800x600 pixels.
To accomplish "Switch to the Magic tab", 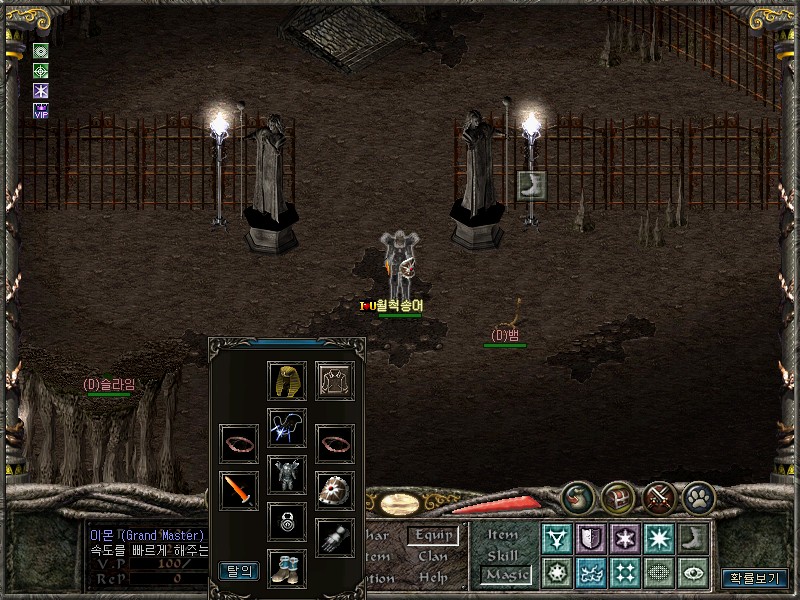I will tap(505, 575).
